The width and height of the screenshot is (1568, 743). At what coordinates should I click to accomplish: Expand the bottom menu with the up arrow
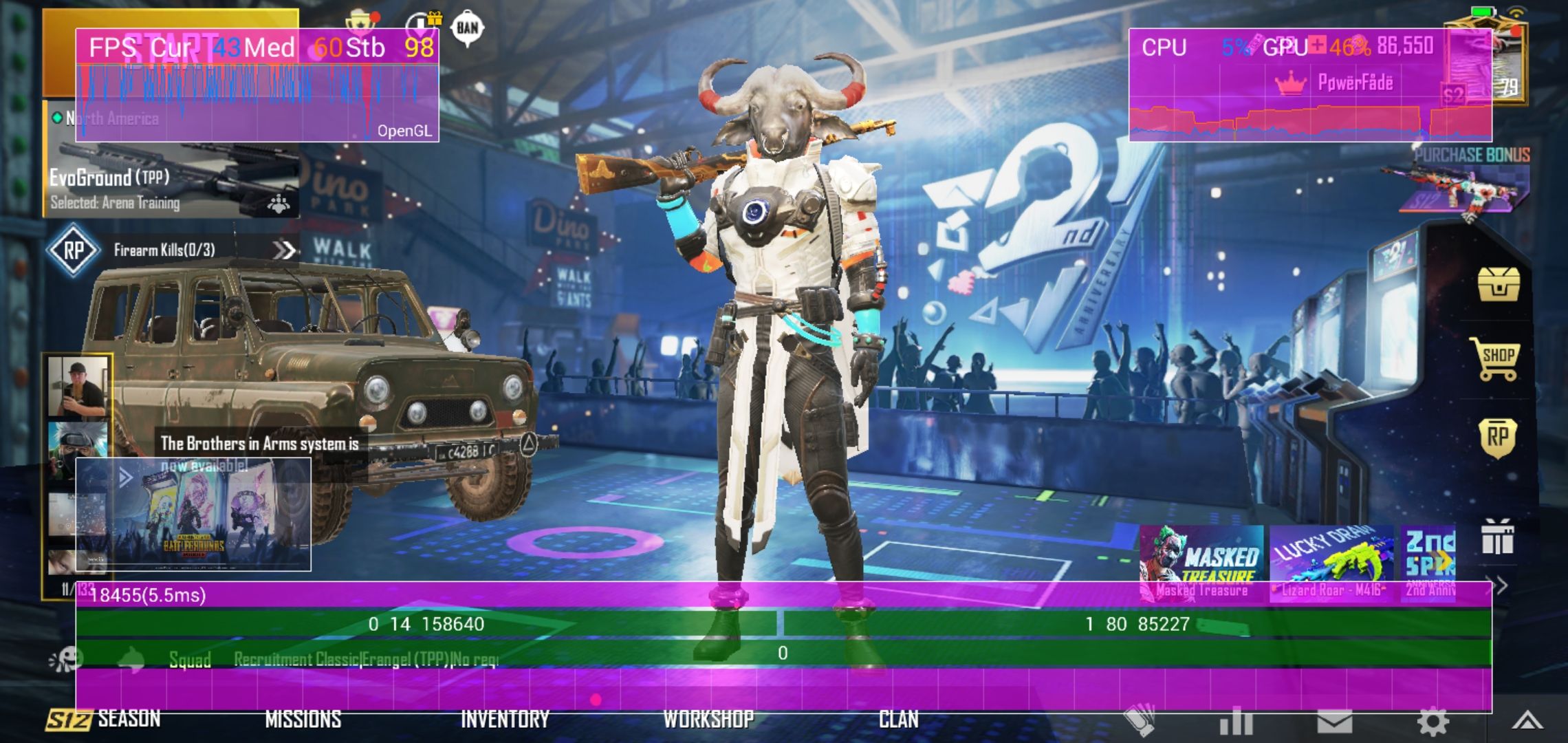tap(1527, 721)
